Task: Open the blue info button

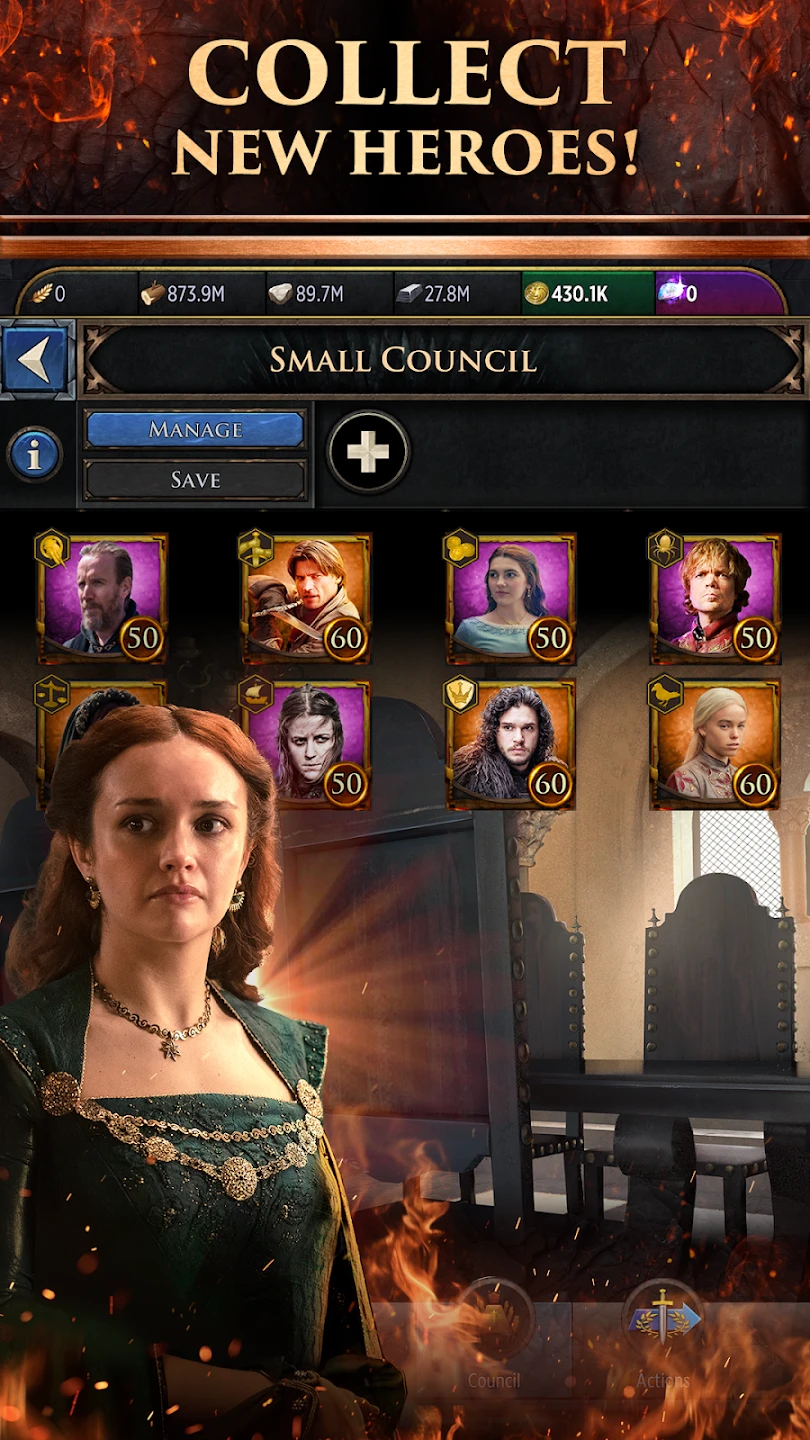Action: coord(35,455)
